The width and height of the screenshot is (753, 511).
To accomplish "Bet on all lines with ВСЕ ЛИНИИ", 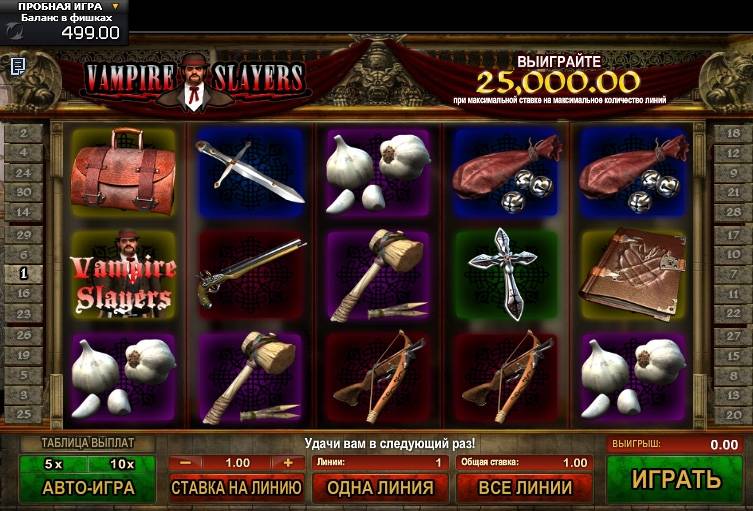I will pyautogui.click(x=524, y=488).
